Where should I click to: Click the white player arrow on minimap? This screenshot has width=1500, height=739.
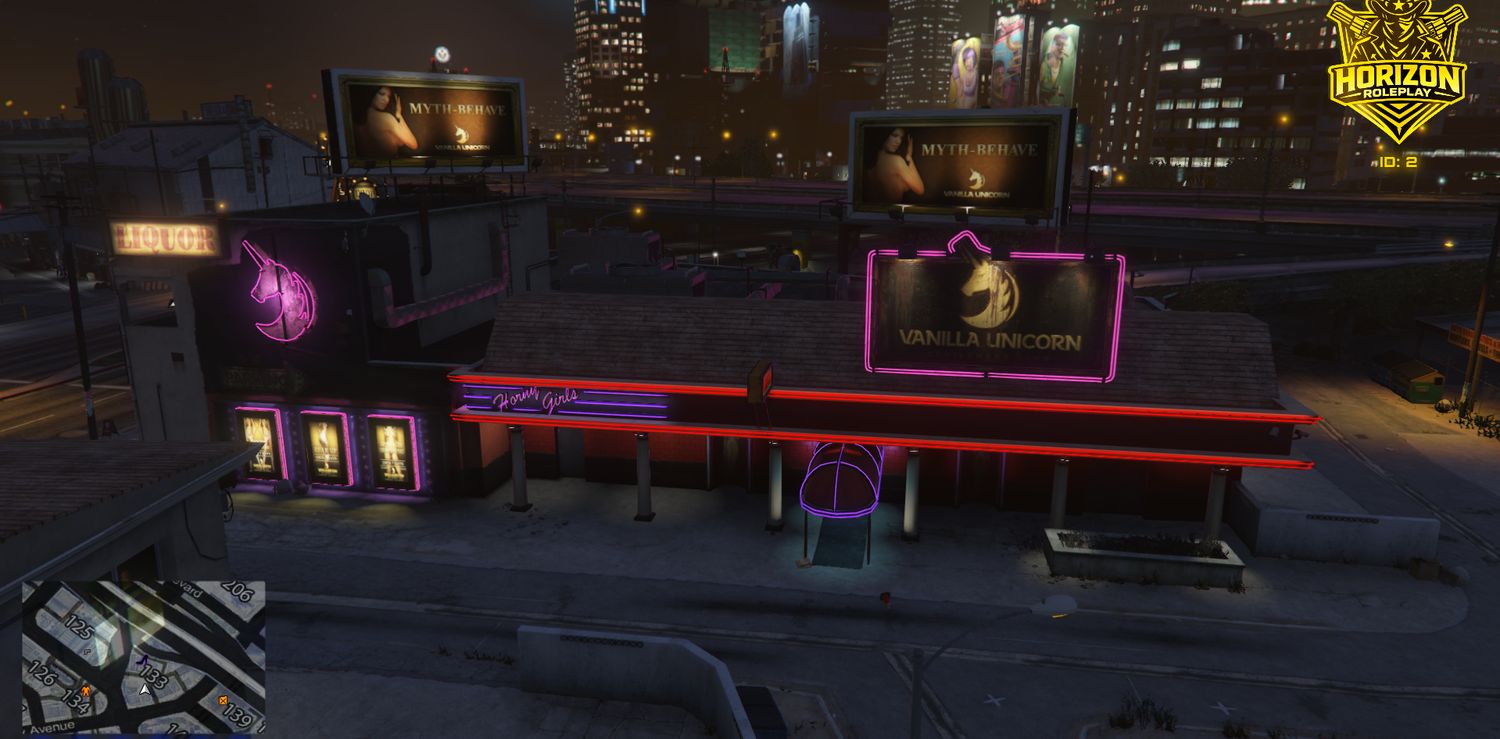pos(145,689)
